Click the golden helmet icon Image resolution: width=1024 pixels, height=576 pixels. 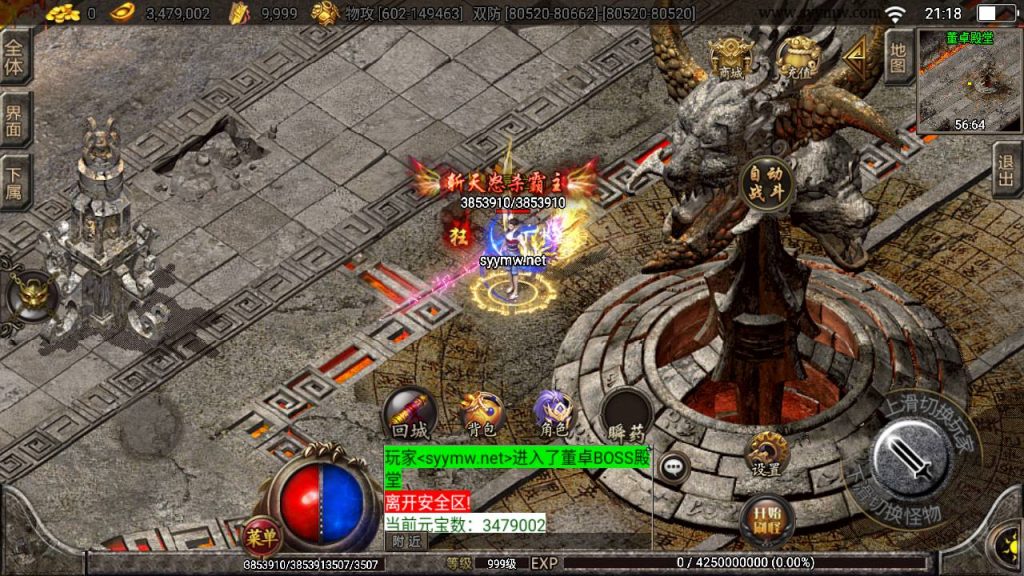click(x=32, y=295)
